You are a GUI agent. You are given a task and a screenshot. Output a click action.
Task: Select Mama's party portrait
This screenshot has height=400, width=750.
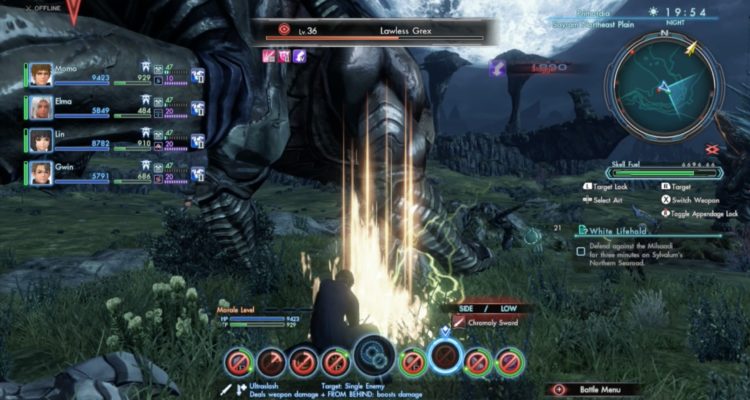pos(41,75)
